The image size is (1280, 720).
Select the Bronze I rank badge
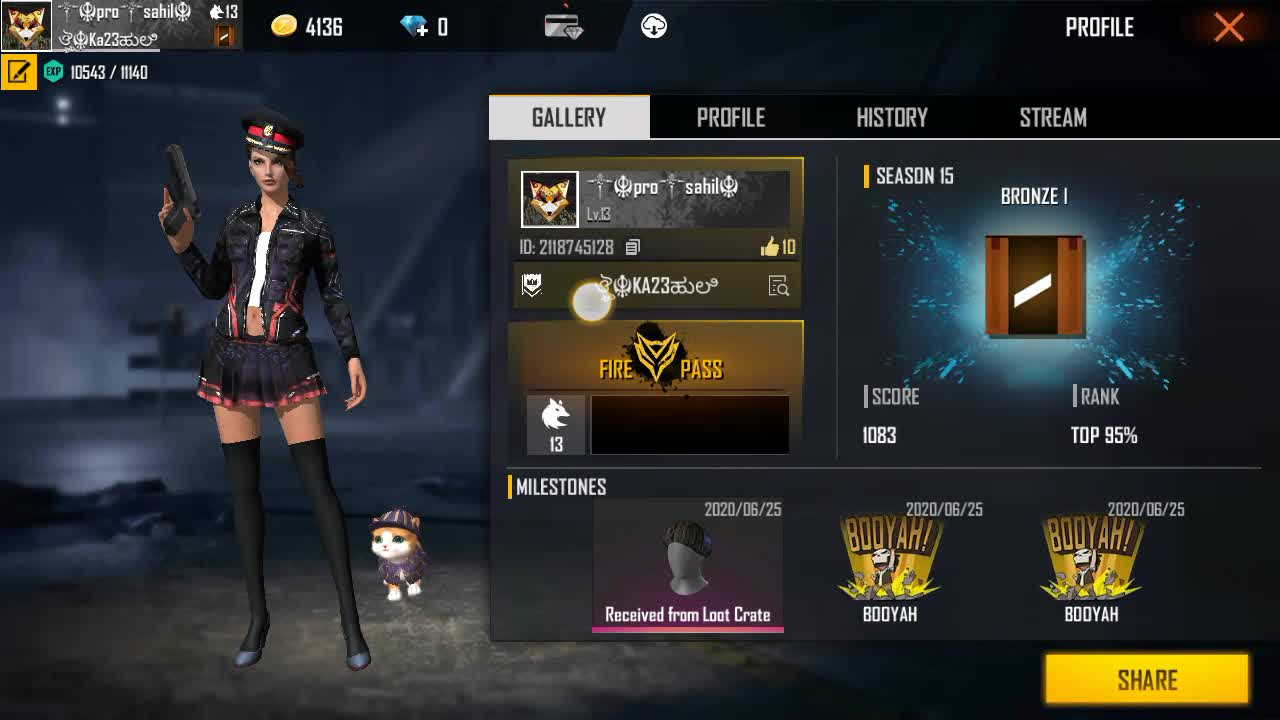pos(1034,287)
